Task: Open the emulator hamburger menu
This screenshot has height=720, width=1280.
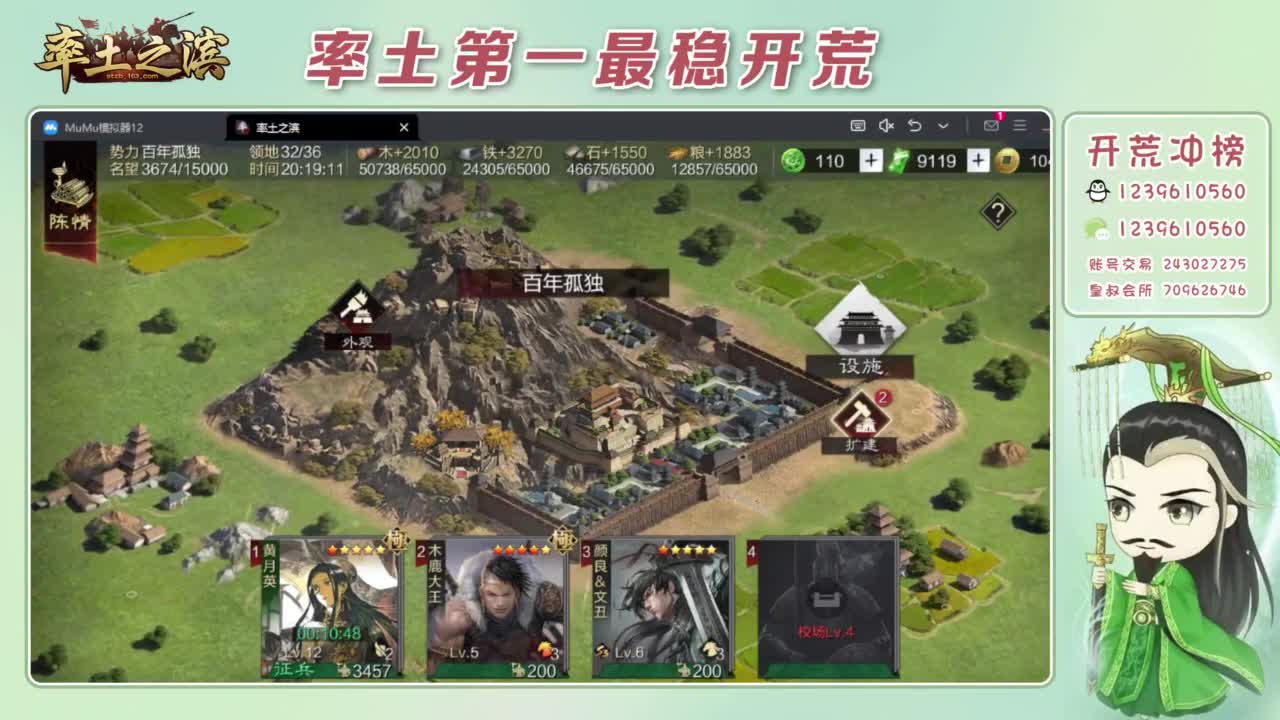Action: (x=1021, y=126)
